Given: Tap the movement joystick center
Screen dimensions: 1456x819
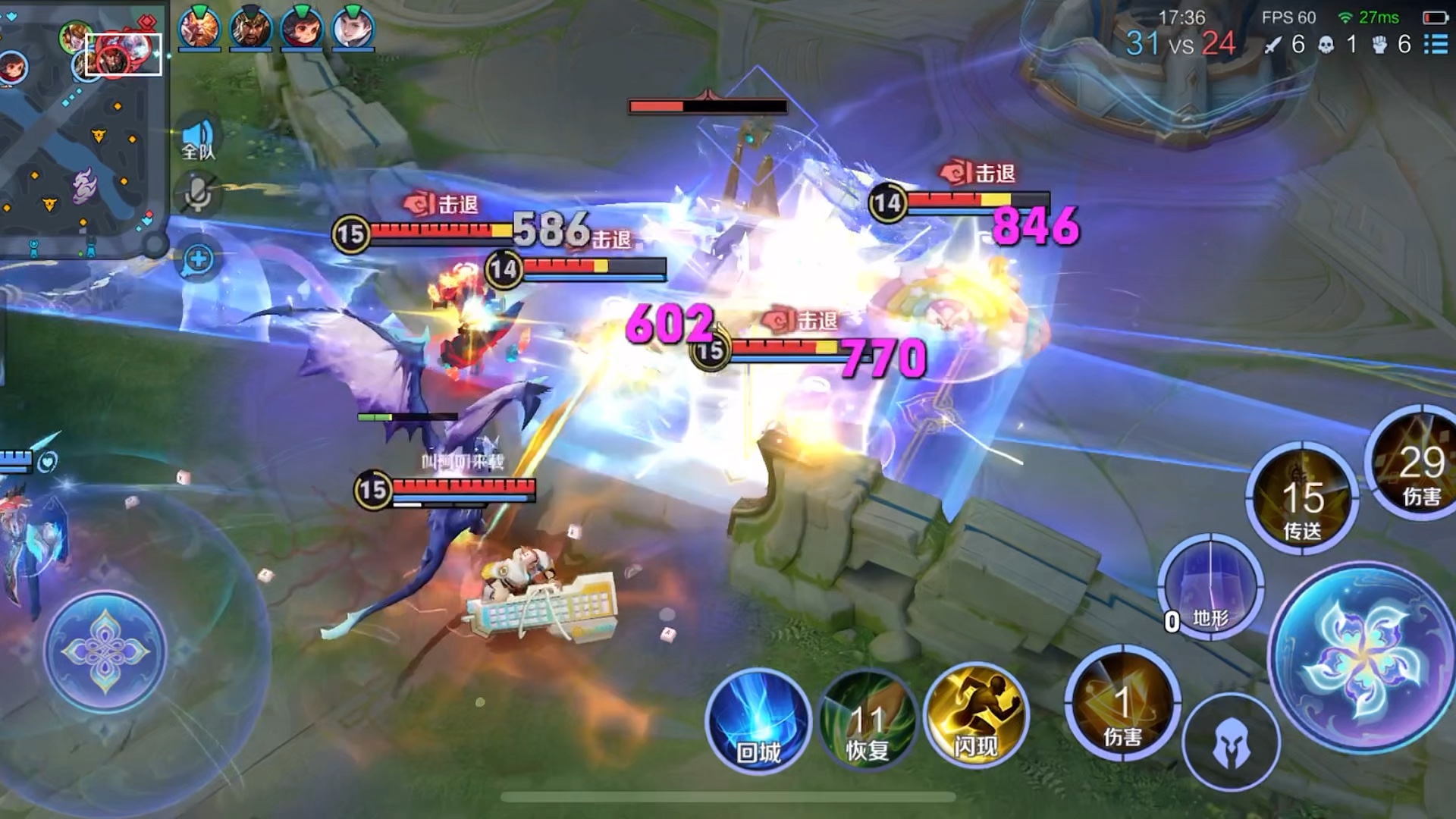Looking at the screenshot, I should (105, 651).
